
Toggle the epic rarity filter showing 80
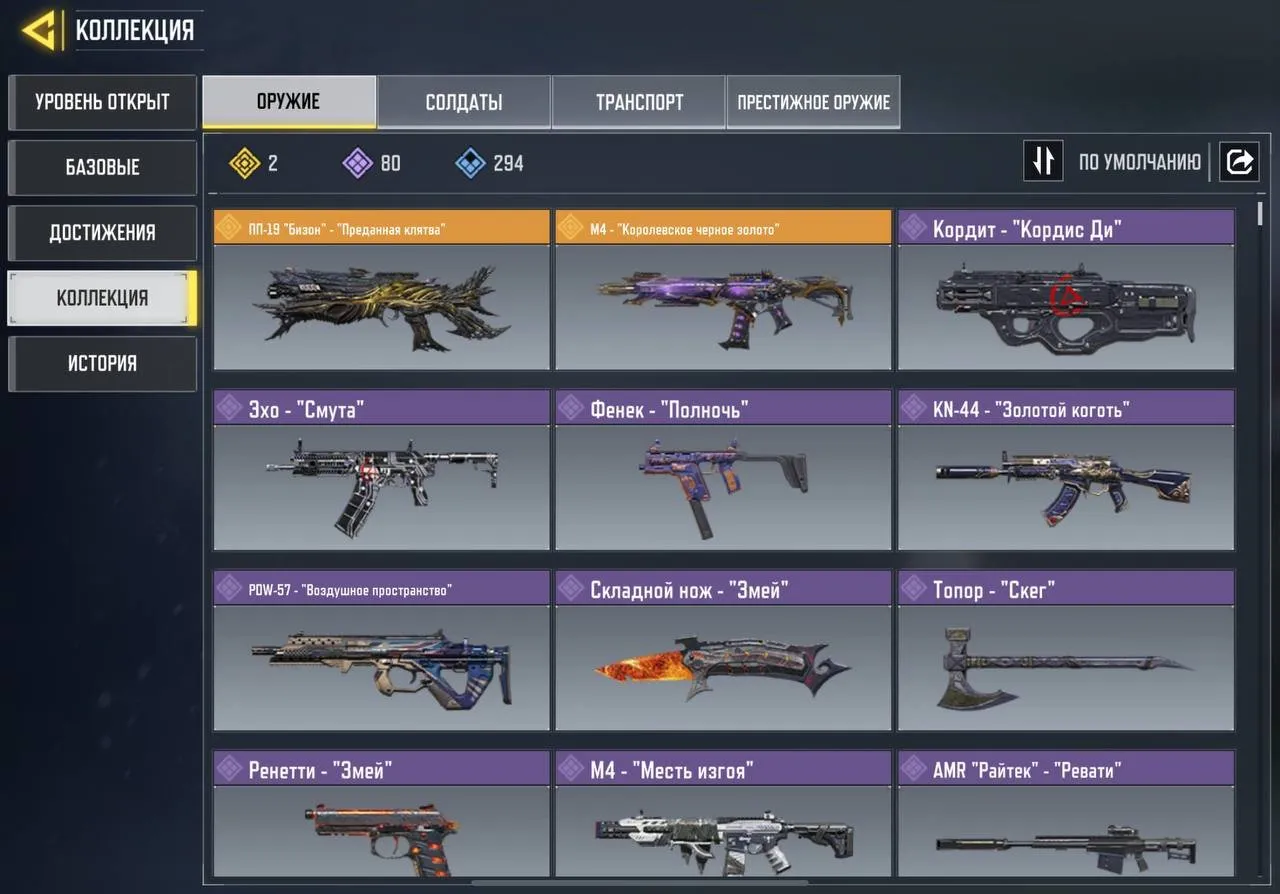pyautogui.click(x=358, y=163)
